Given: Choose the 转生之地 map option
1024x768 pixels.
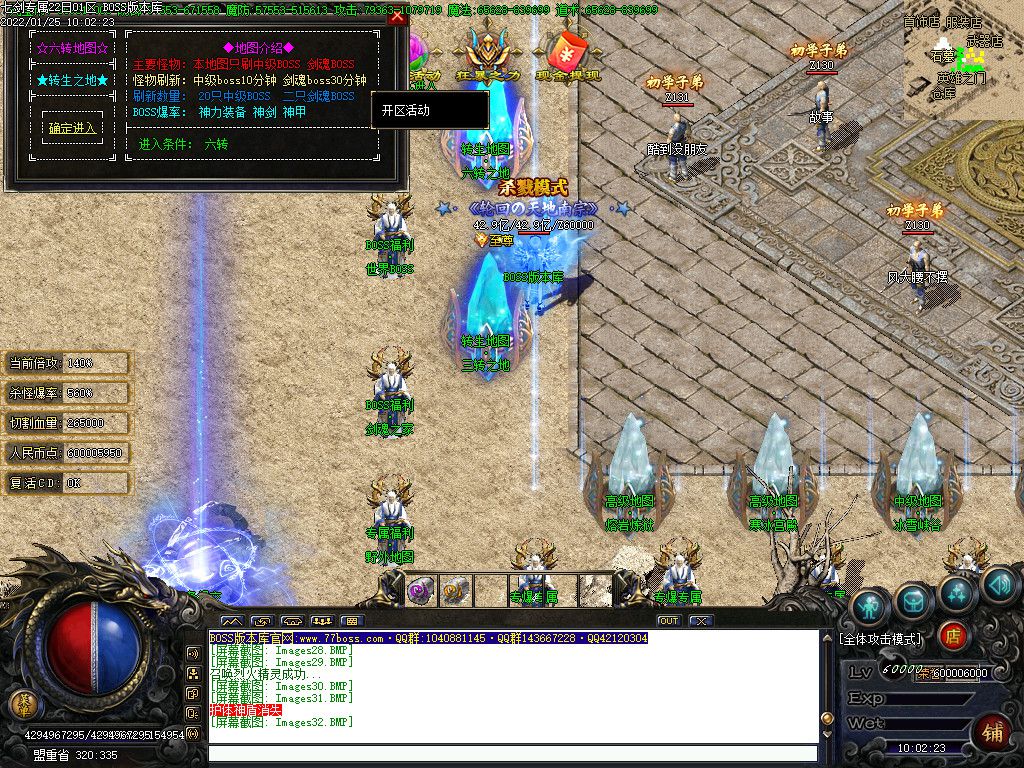Looking at the screenshot, I should tap(72, 80).
